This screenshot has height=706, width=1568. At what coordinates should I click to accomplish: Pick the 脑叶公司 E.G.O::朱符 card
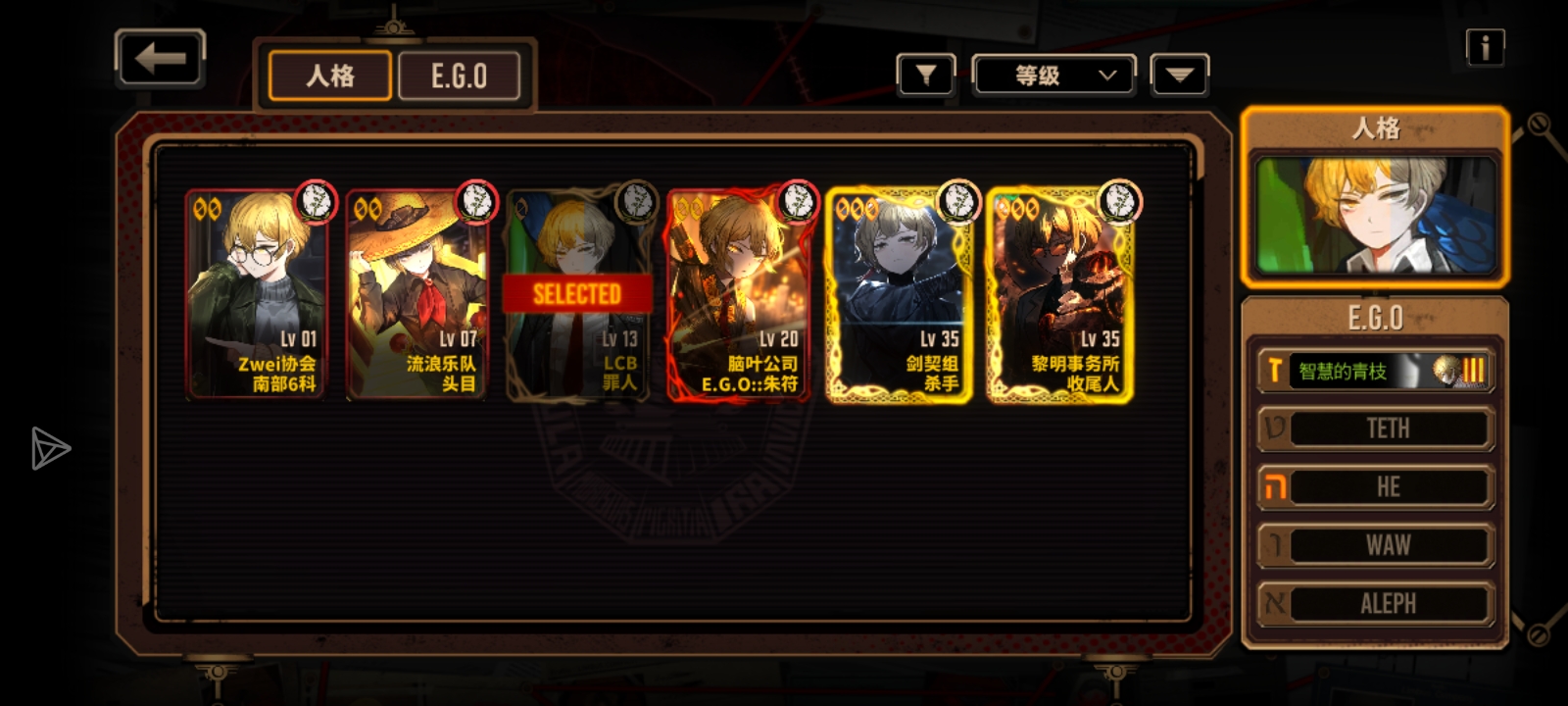(x=738, y=294)
